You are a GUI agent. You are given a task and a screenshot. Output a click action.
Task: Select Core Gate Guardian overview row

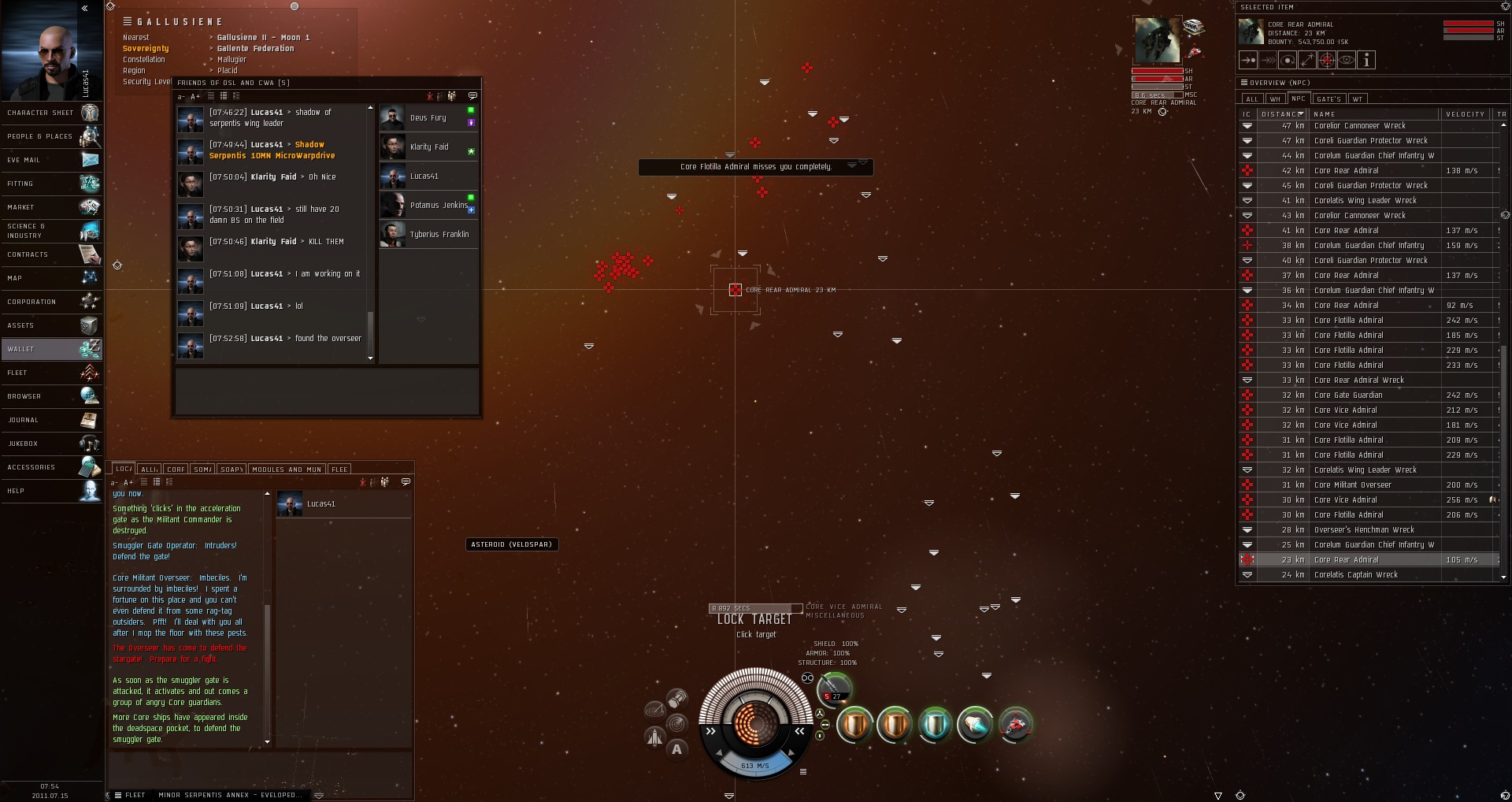(x=1347, y=395)
